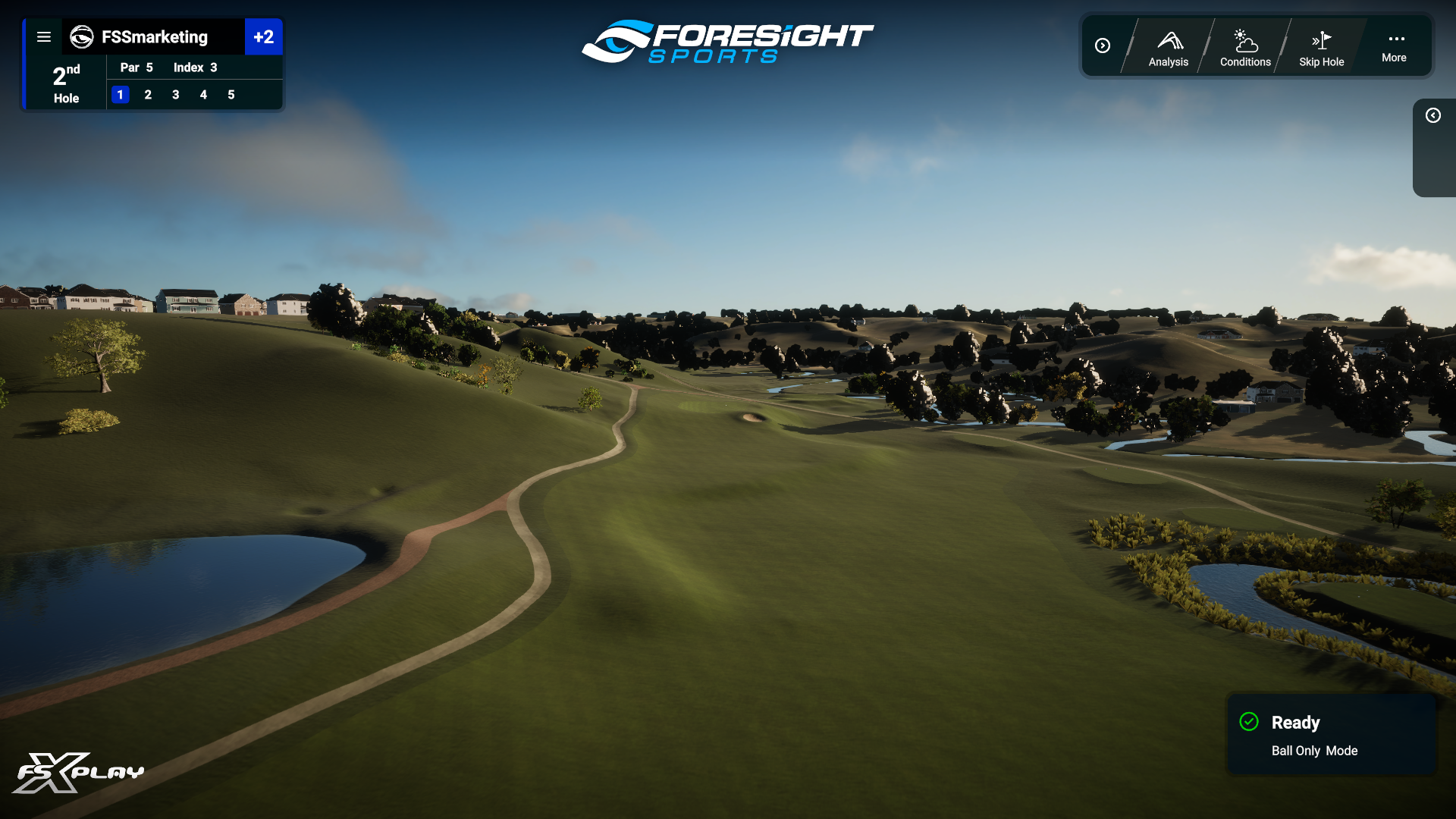Viewport: 1456px width, 819px height.
Task: Open the Analysis panel
Action: tap(1169, 49)
